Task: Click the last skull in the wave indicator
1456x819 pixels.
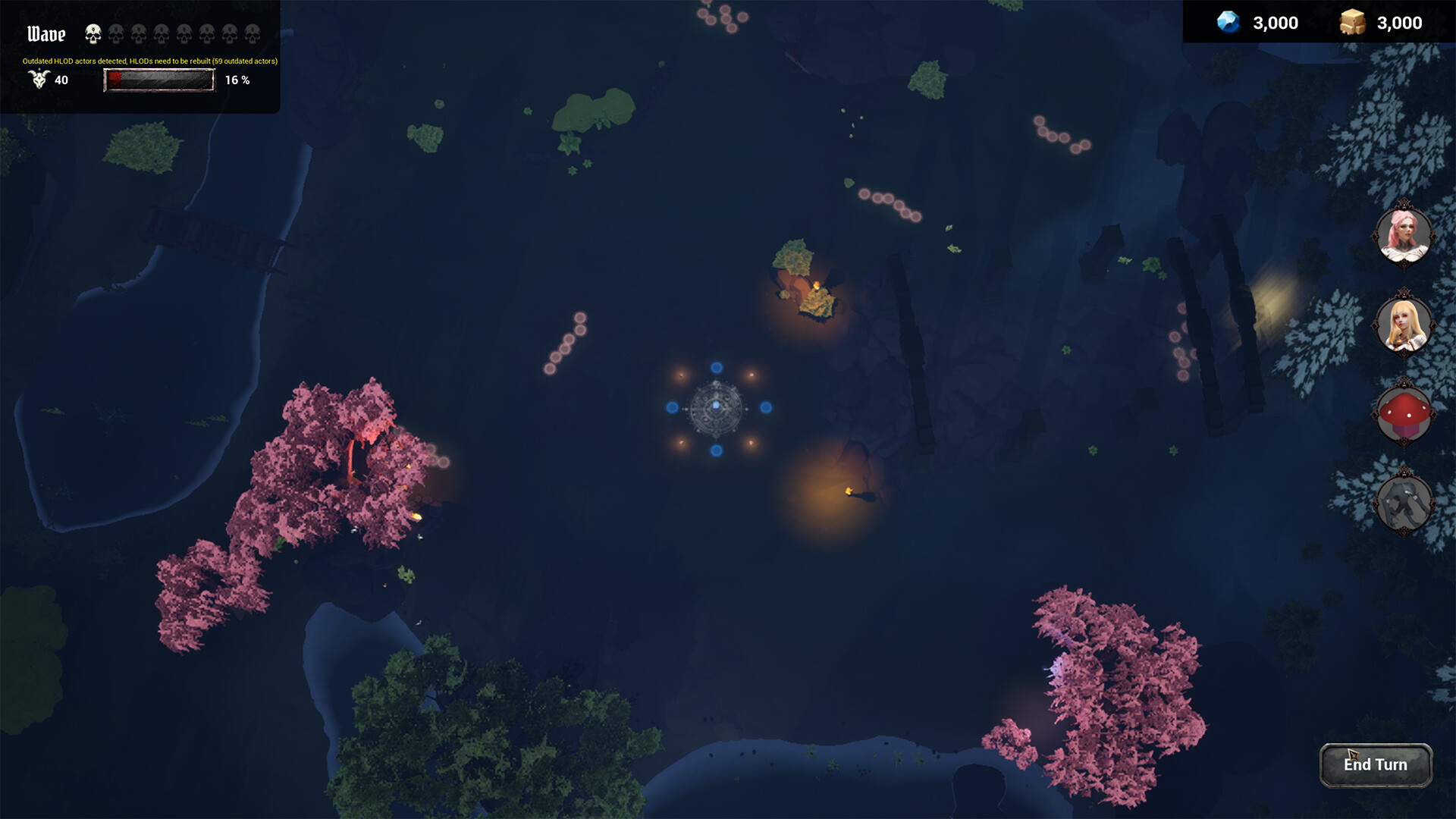Action: click(252, 33)
